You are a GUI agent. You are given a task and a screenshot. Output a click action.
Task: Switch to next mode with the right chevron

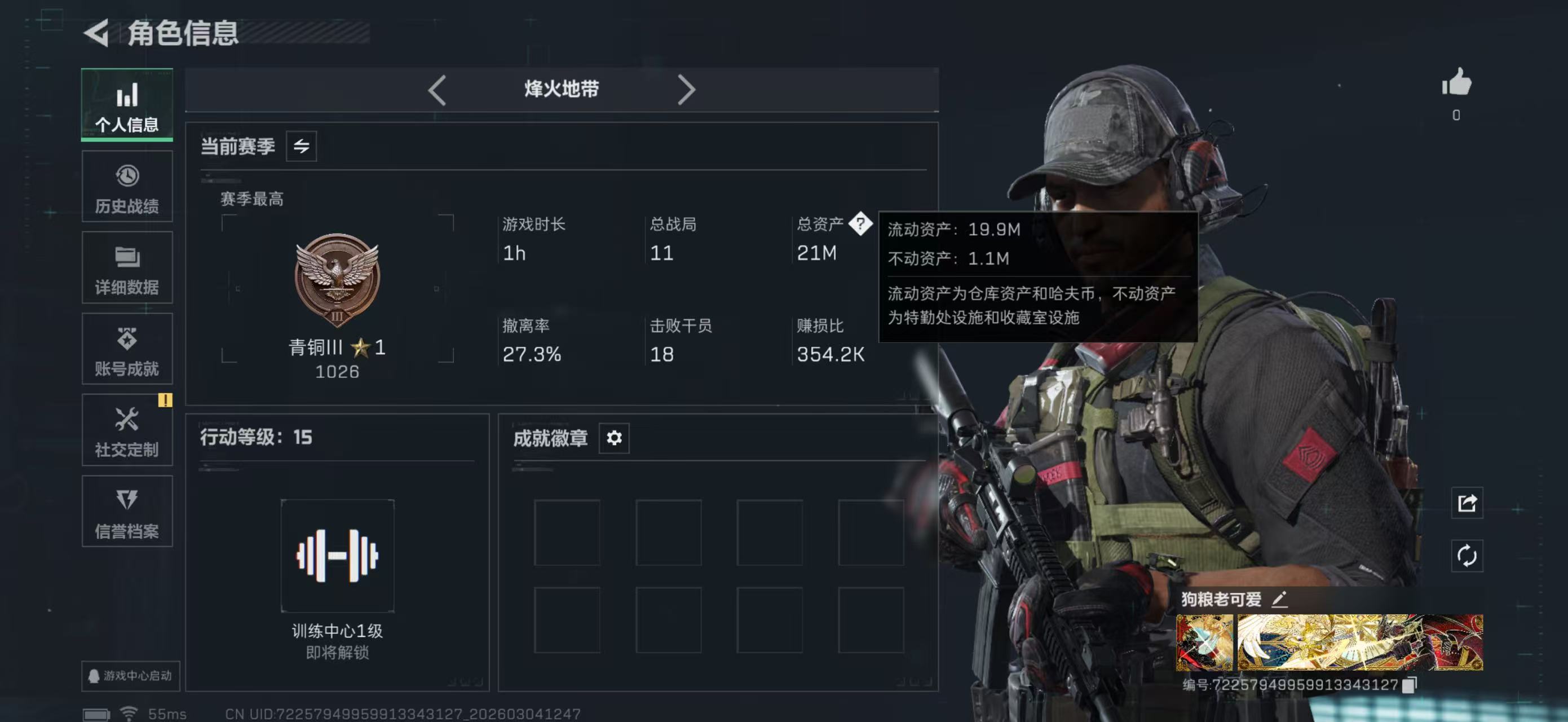pyautogui.click(x=688, y=89)
